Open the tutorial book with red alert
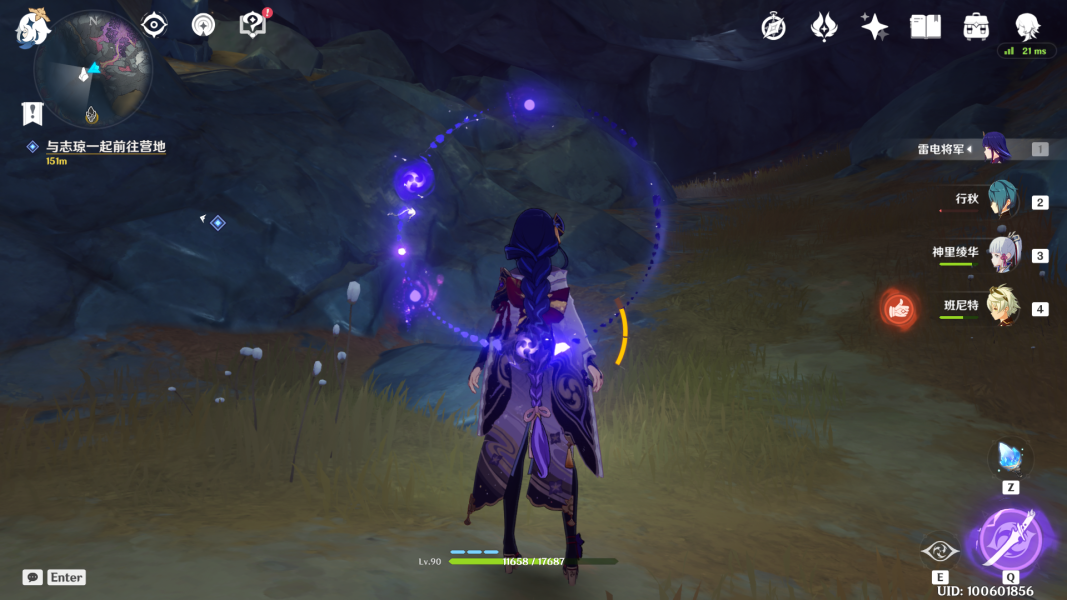 [x=254, y=25]
